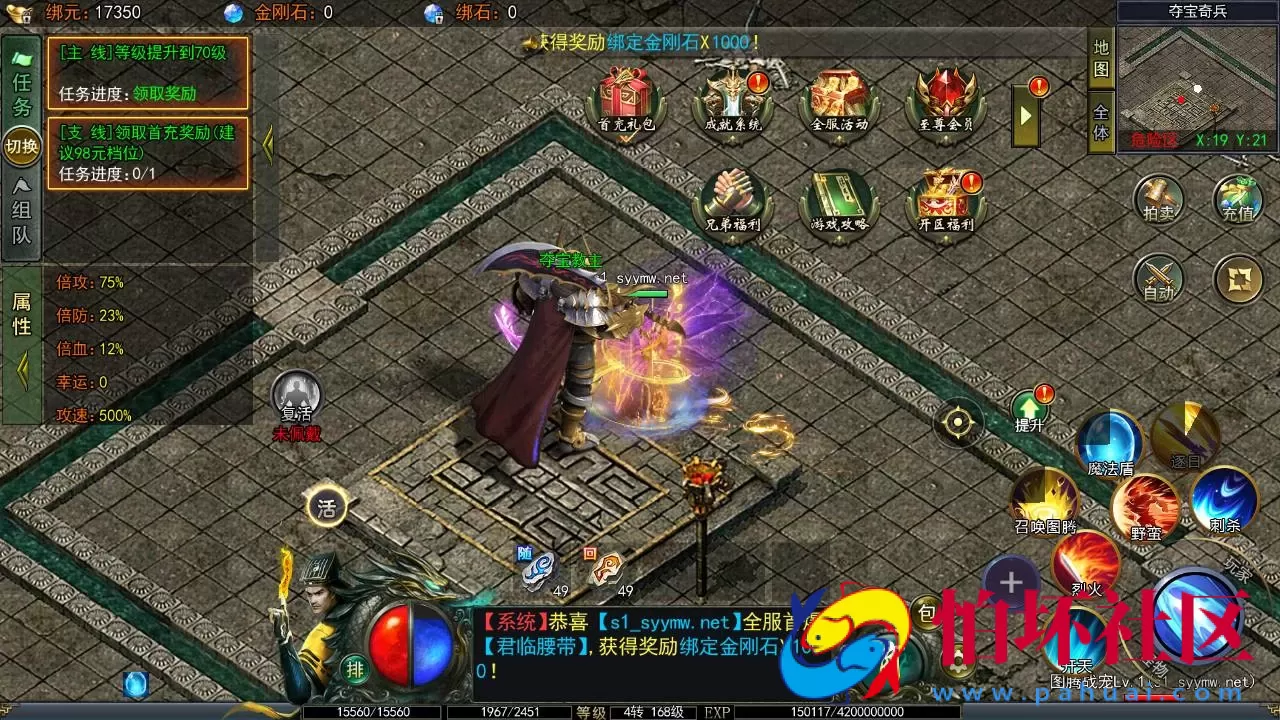
Task: Open the 至尊会员 VIP panel
Action: [x=945, y=95]
